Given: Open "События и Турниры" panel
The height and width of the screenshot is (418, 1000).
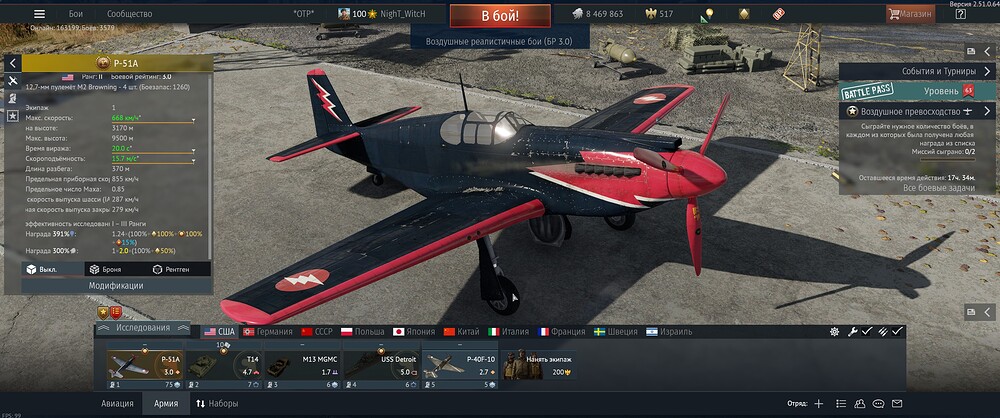Looking at the screenshot, I should pos(918,71).
